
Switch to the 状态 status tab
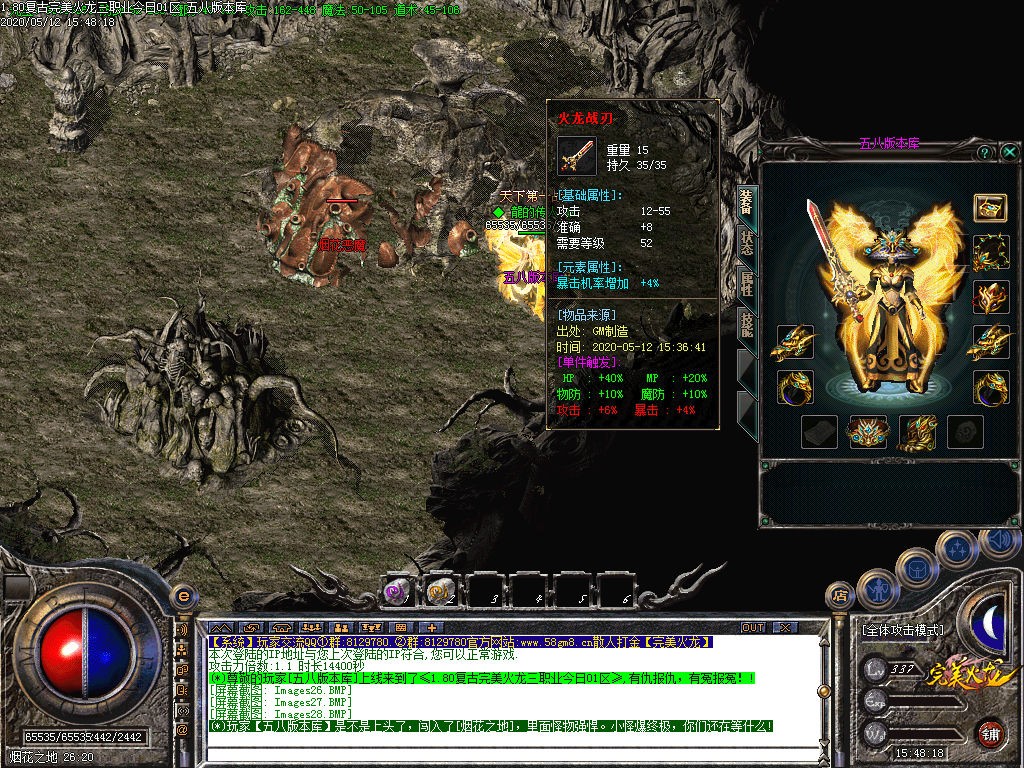pos(747,243)
